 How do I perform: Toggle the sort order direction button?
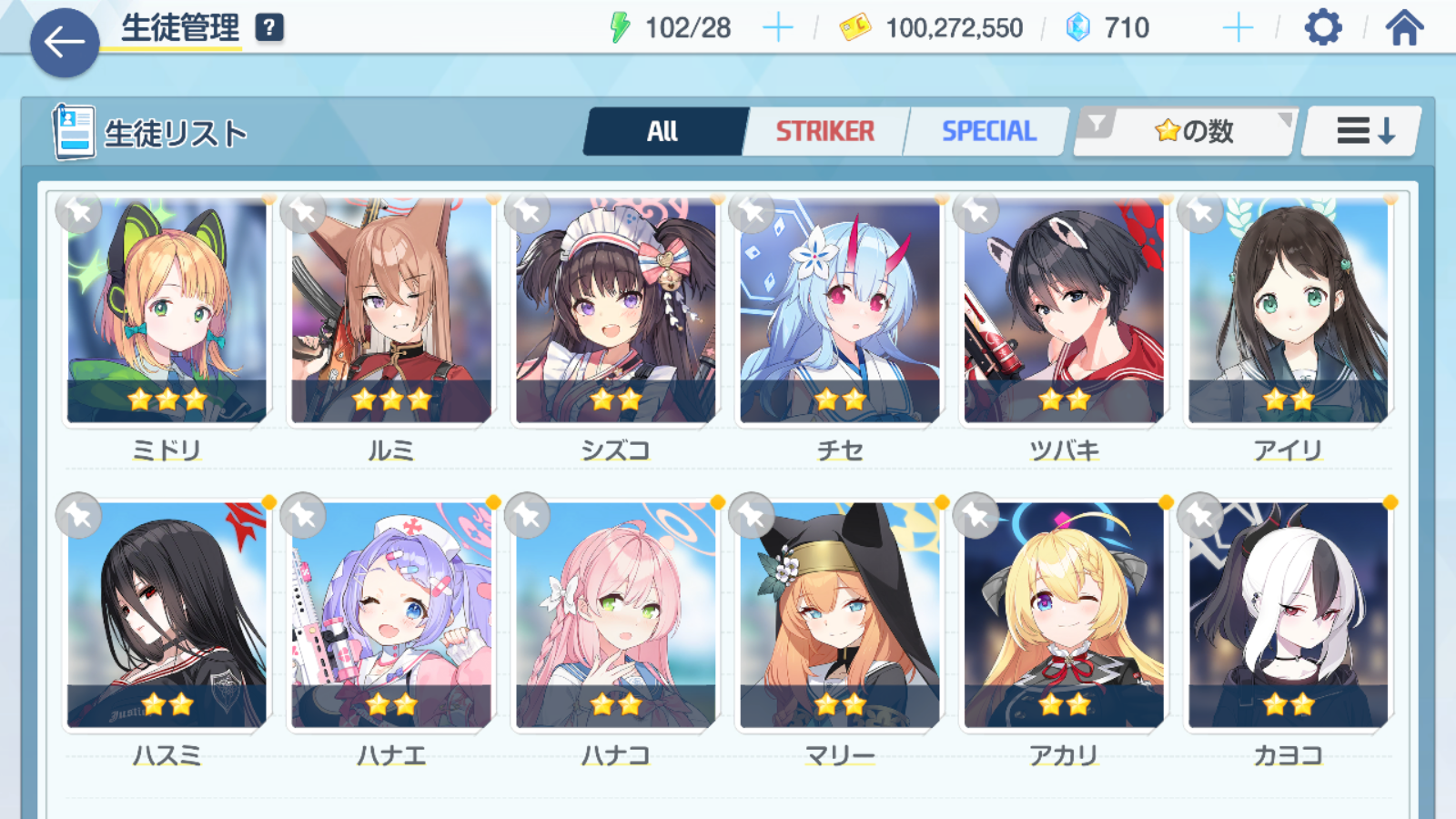pos(1362,132)
